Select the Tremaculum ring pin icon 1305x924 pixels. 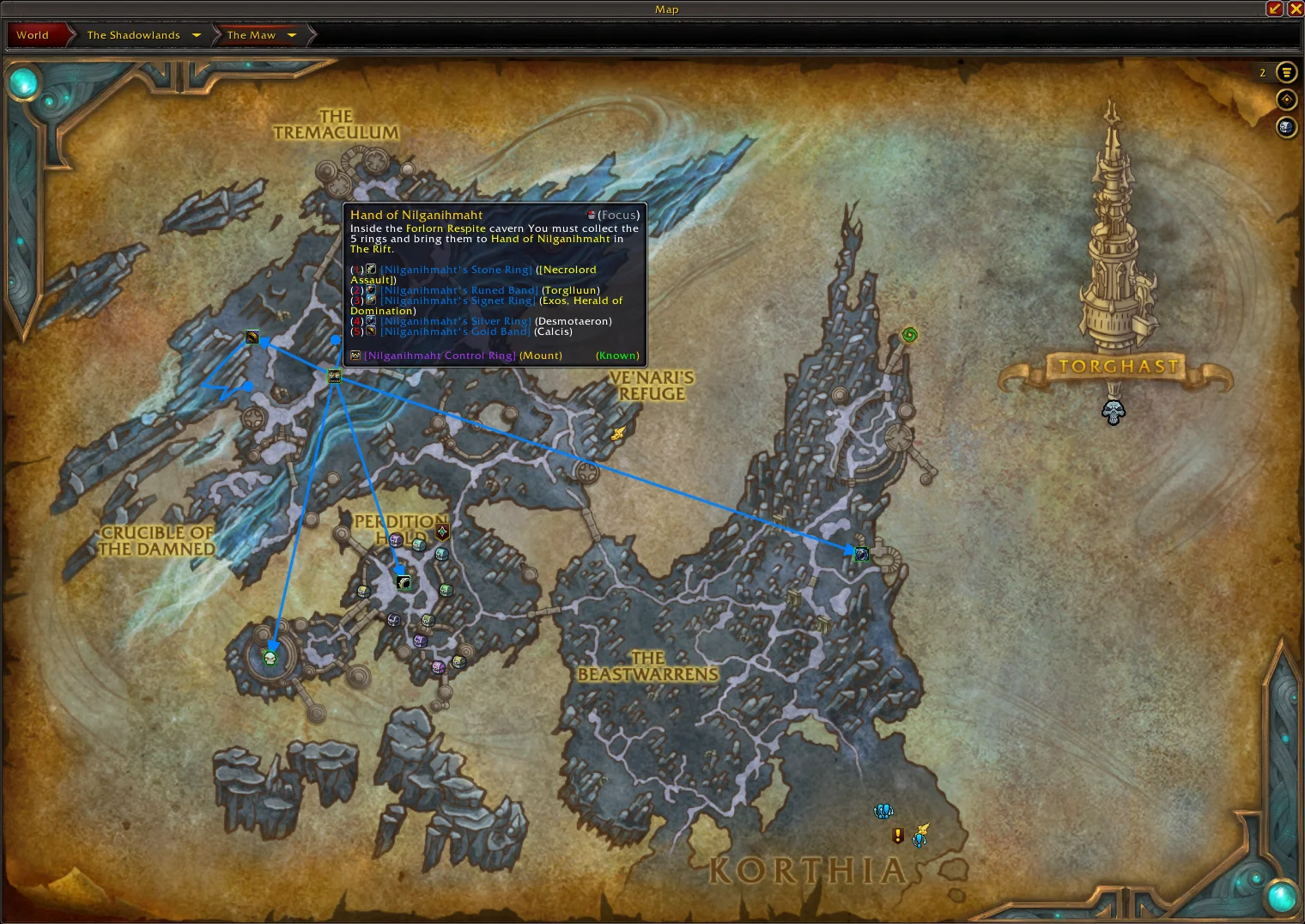point(252,337)
